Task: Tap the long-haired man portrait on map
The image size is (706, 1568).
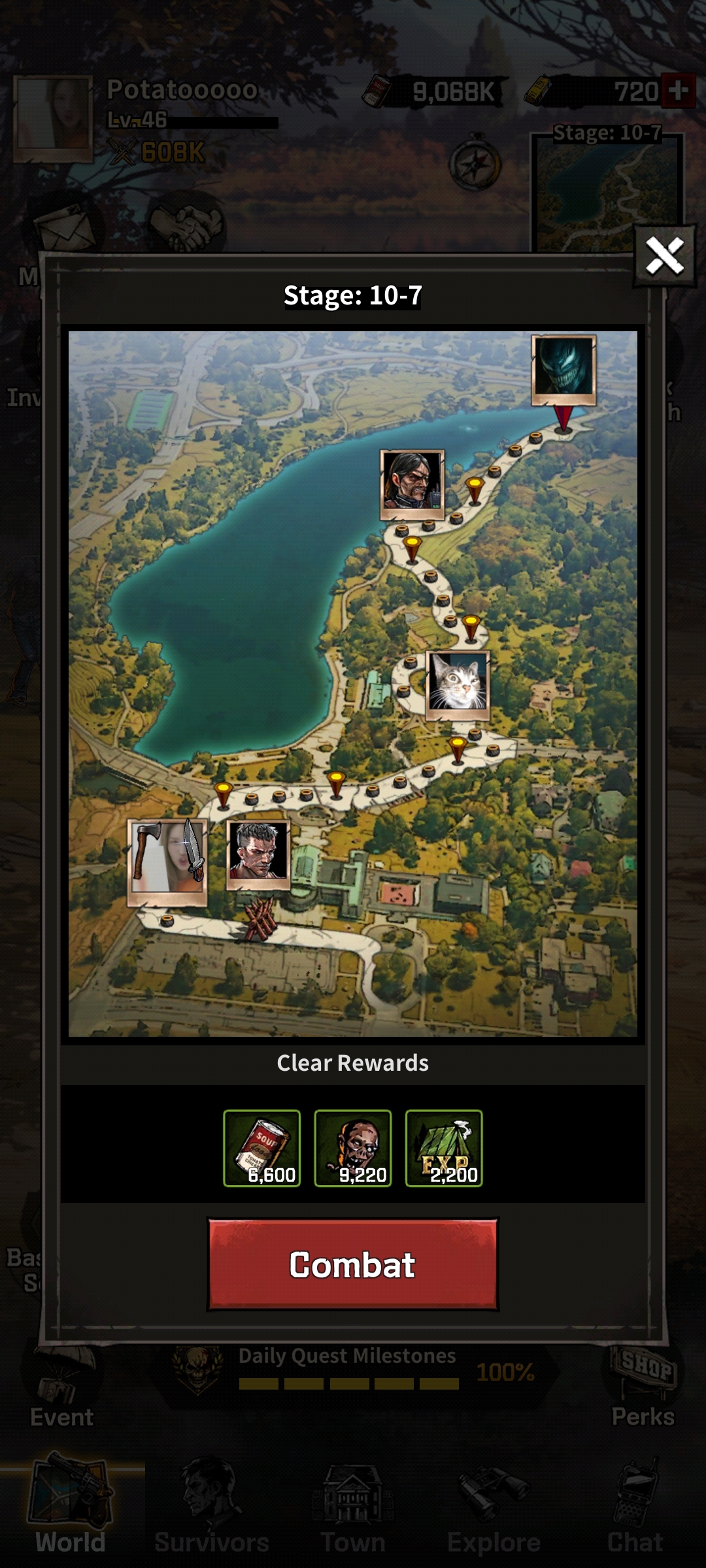Action: (x=412, y=484)
